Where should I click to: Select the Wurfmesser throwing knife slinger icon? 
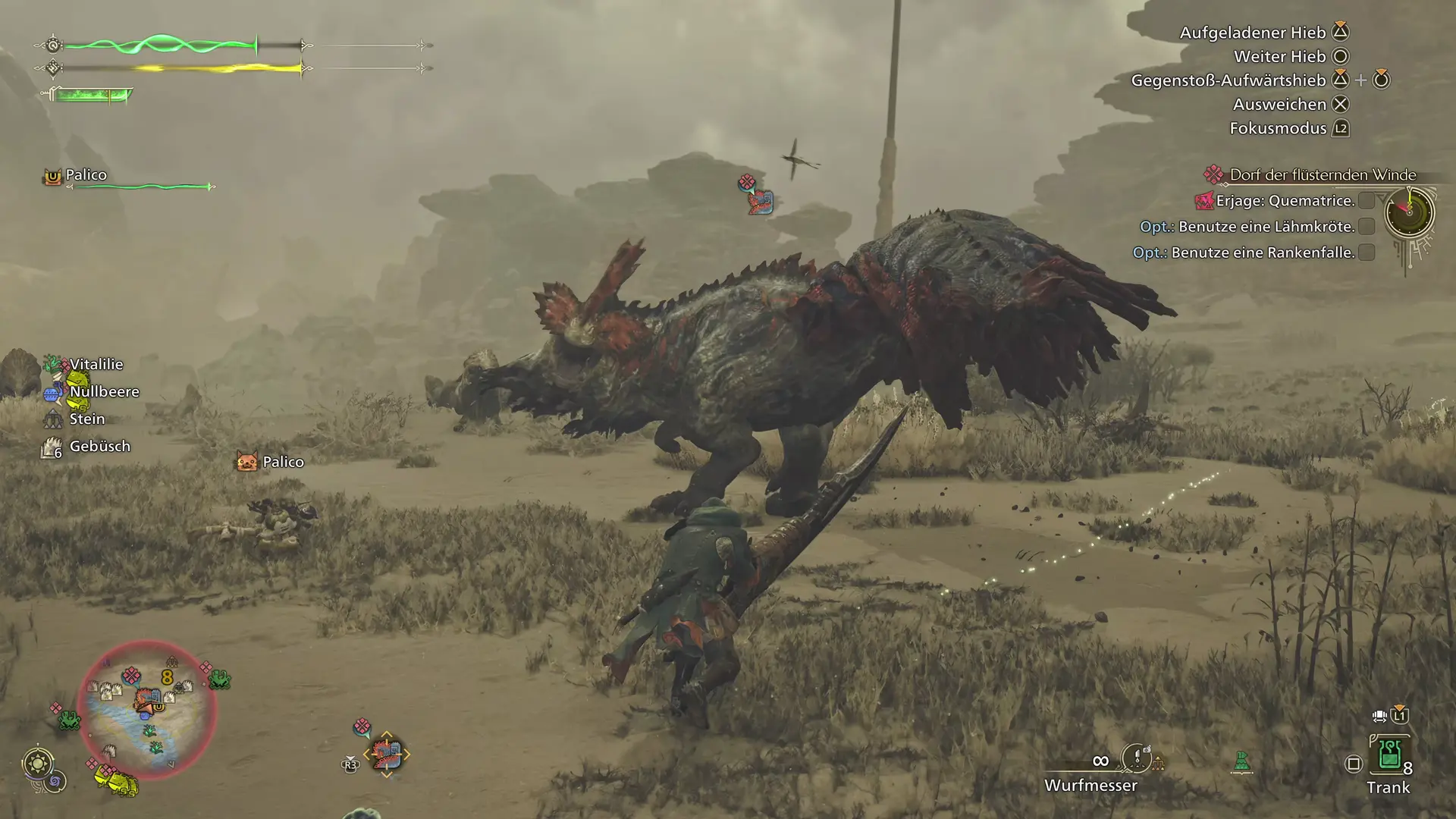tap(1137, 757)
